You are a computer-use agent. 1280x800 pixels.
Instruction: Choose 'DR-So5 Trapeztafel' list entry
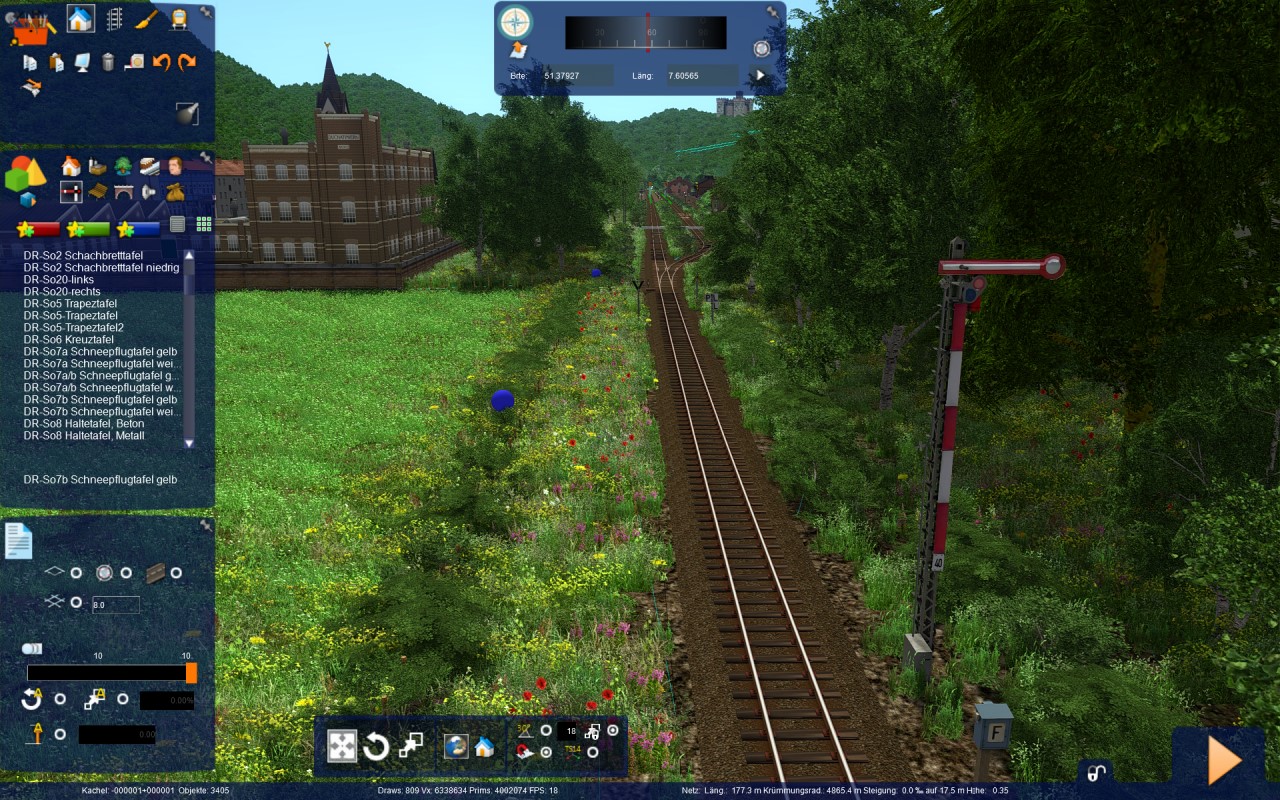click(x=70, y=303)
